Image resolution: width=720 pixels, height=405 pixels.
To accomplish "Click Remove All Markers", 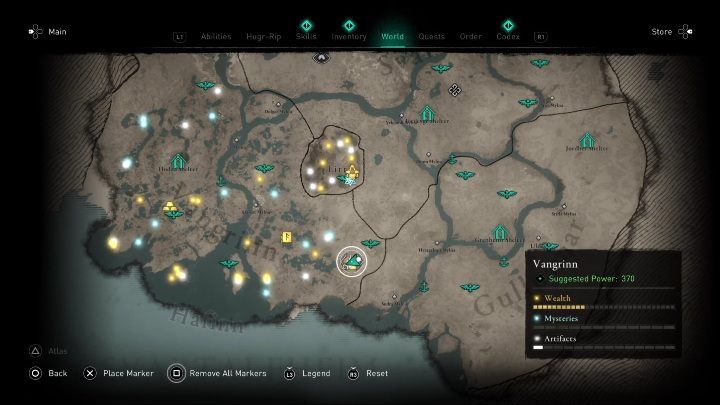I will click(218, 373).
